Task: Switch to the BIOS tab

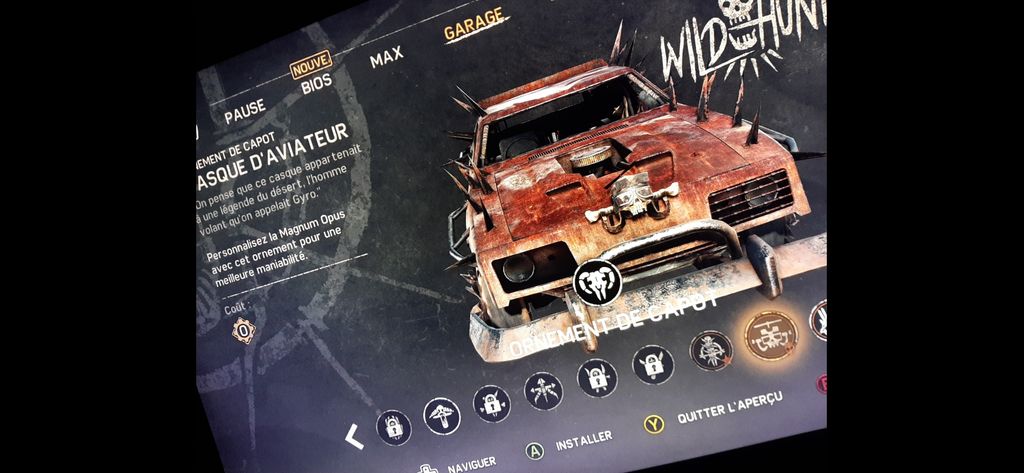Action: coord(316,84)
